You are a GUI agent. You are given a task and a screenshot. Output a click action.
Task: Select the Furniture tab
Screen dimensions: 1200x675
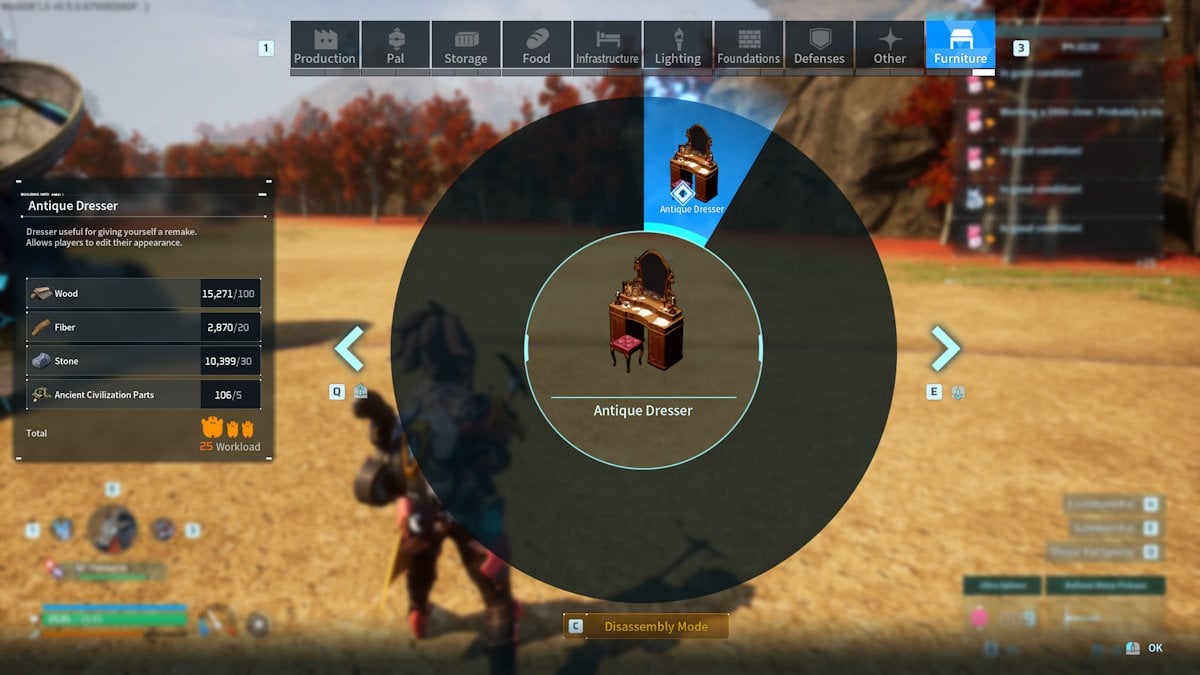click(960, 46)
